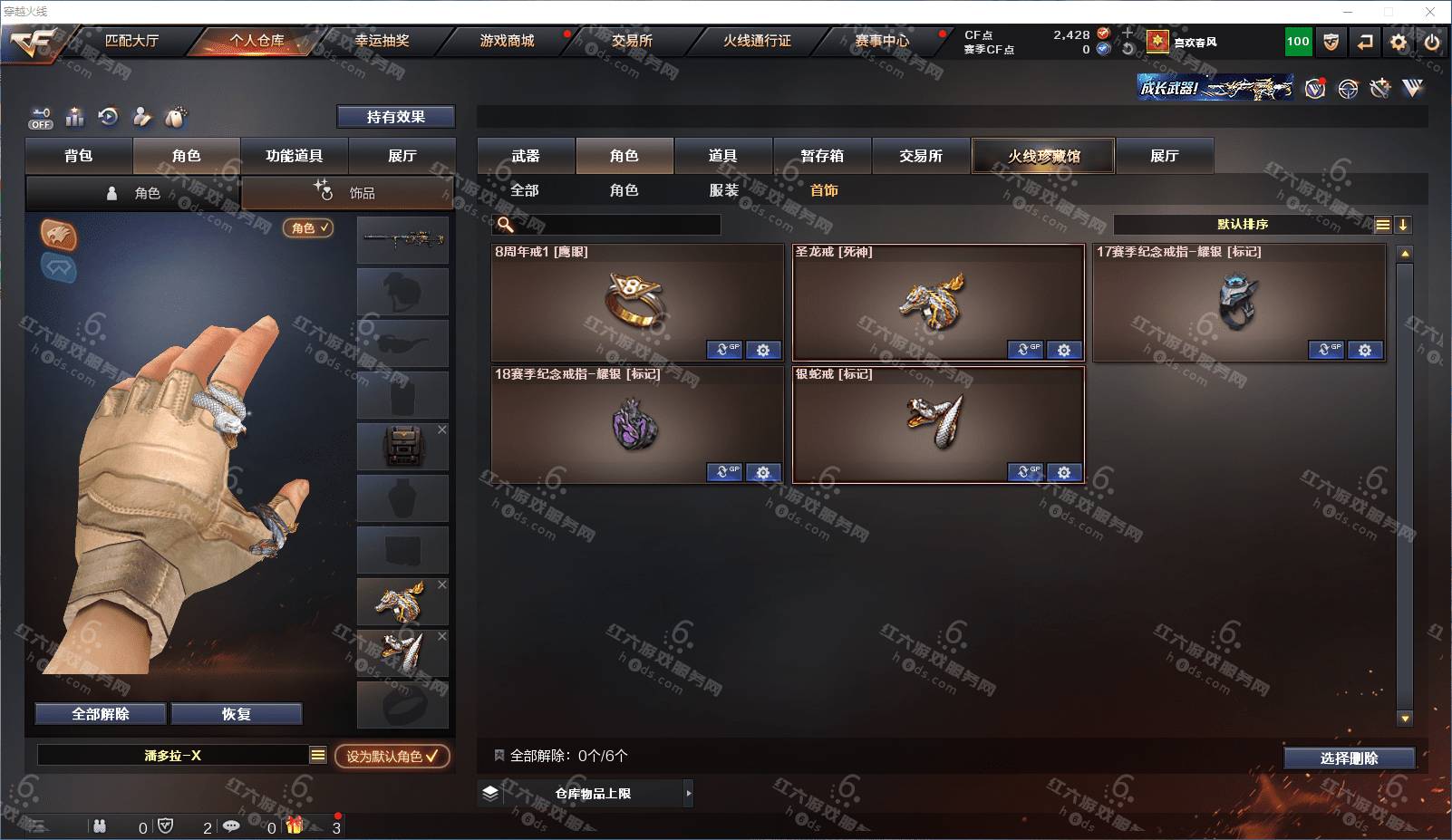This screenshot has width=1452, height=840.
Task: Close the game window
Action: point(1430,12)
